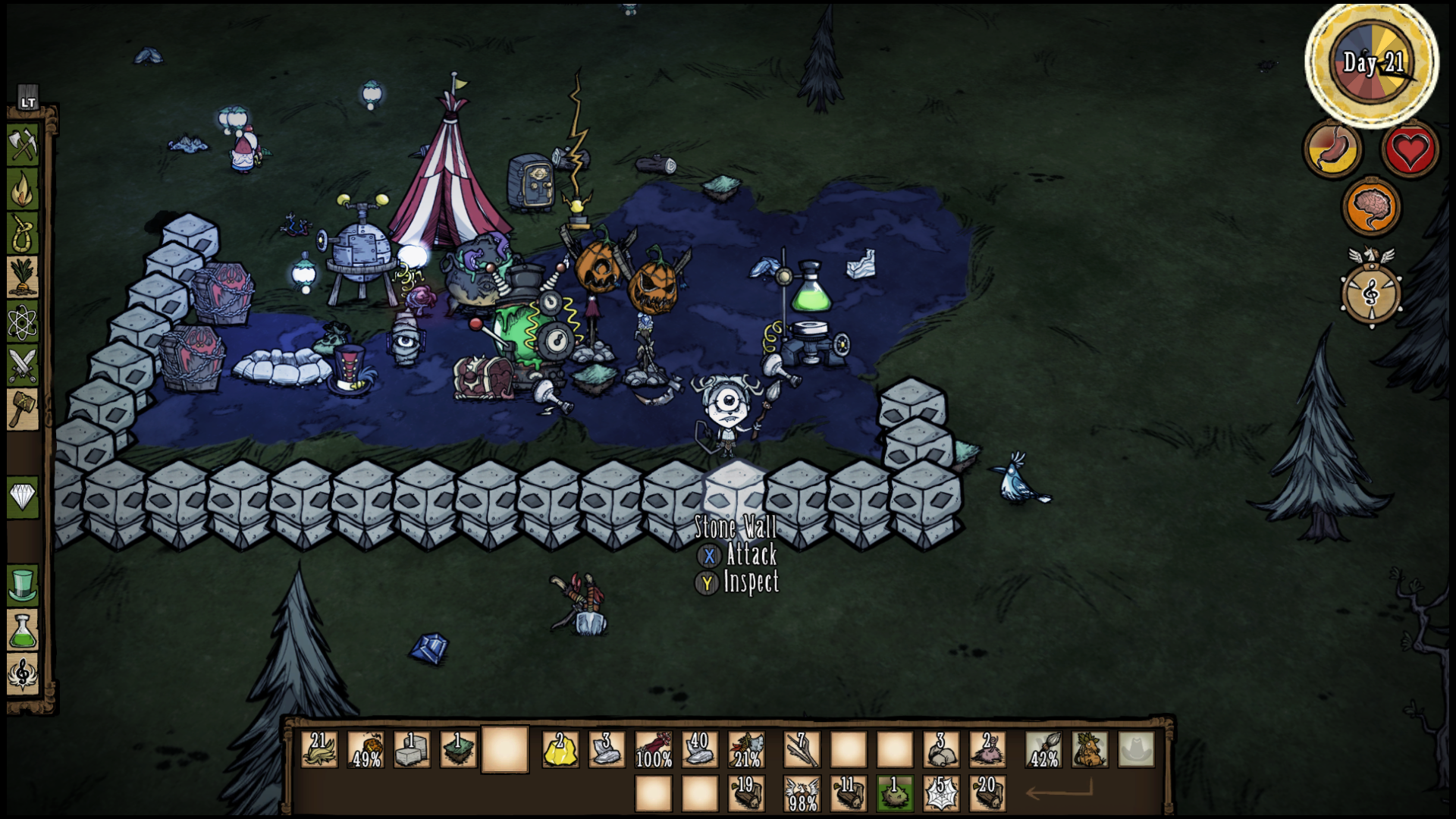This screenshot has height=819, width=1456.
Task: Select the turf tile inventory slot
Action: tap(458, 749)
